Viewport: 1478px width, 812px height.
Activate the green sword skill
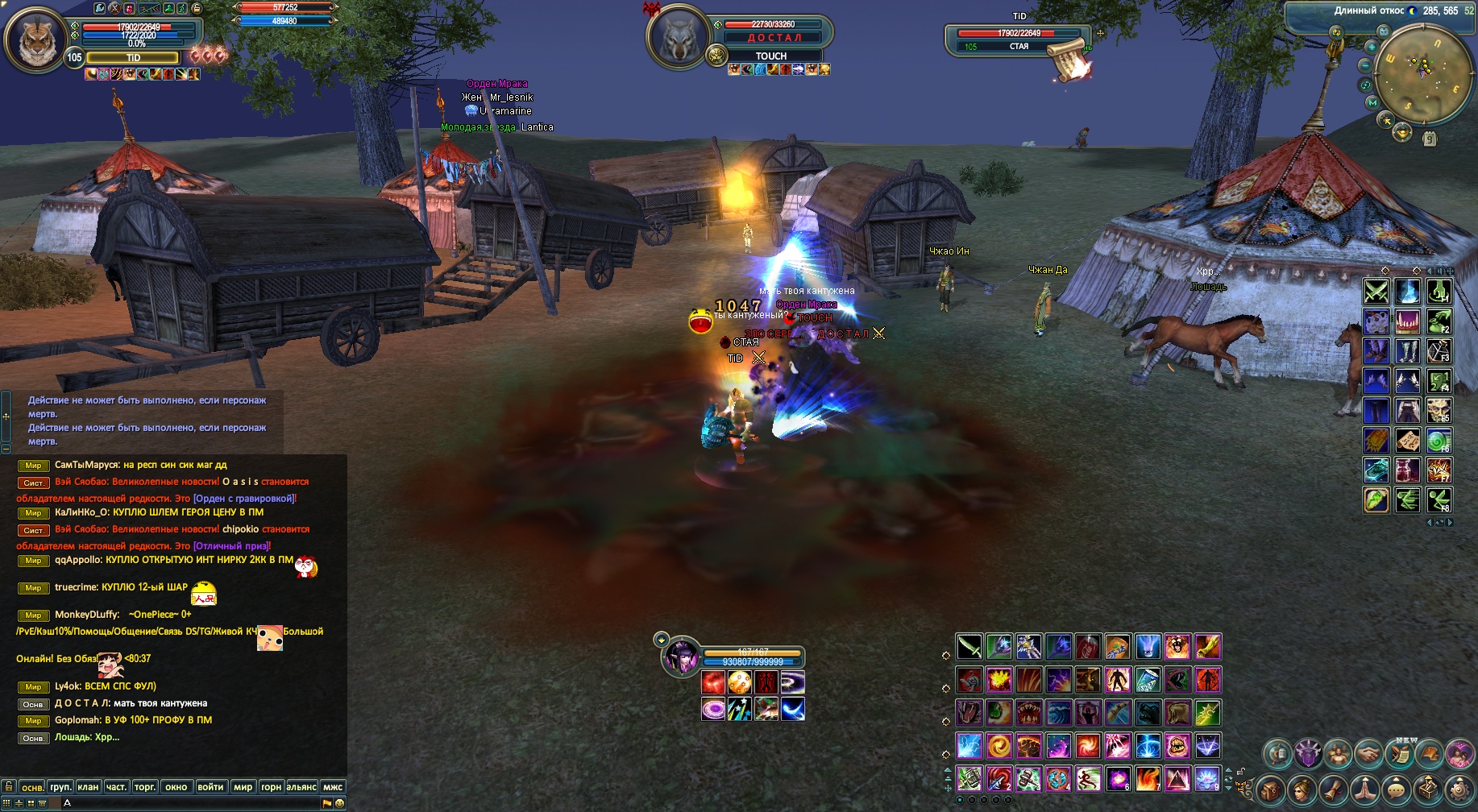969,646
